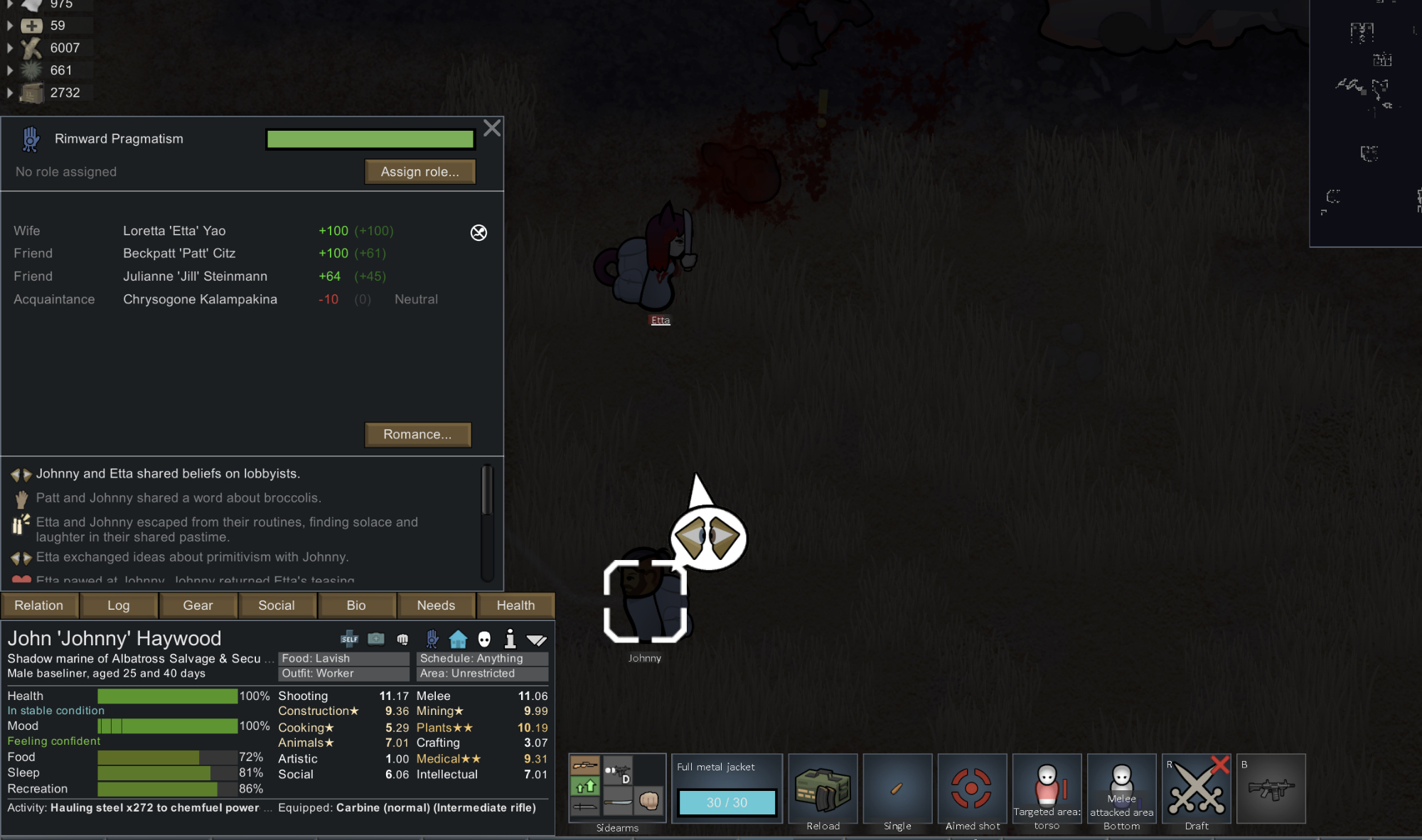Select the Social tab
Screen dimensions: 1422x840
(x=277, y=605)
